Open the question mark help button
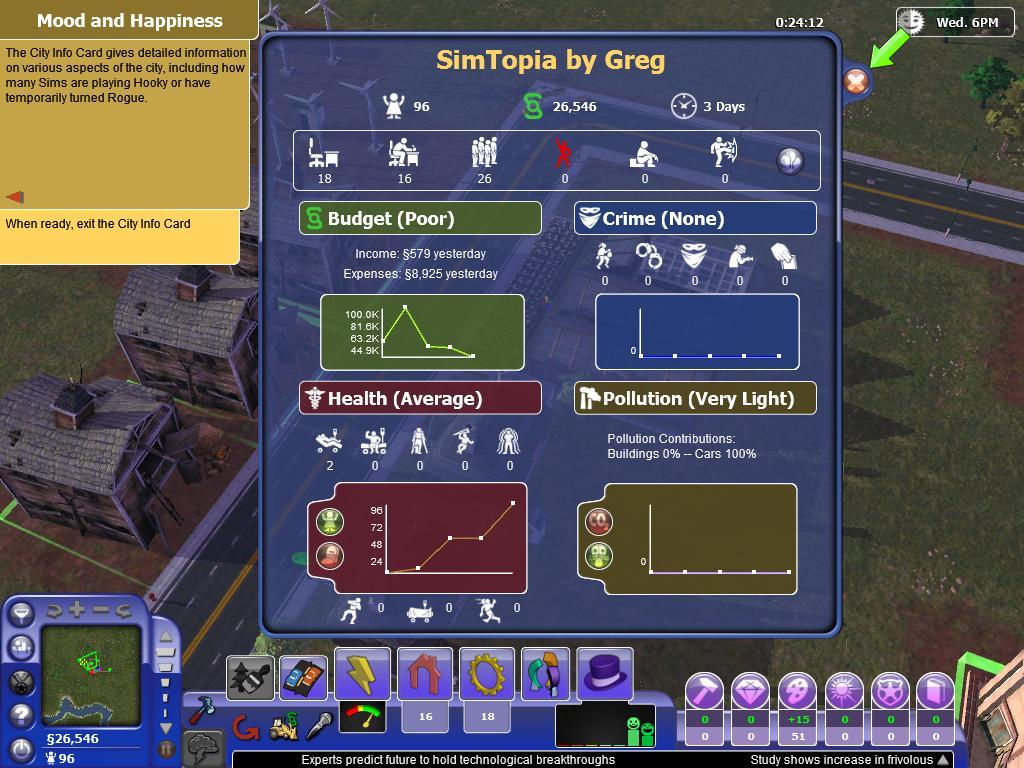1024x768 pixels. [21, 715]
